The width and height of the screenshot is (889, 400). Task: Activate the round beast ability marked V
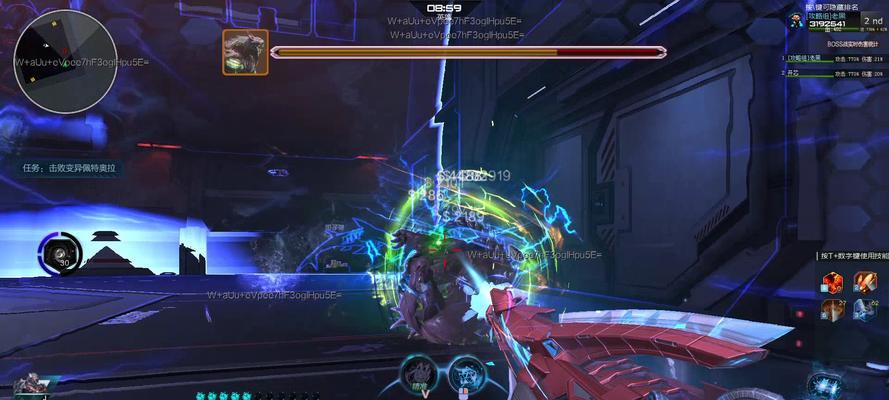click(421, 372)
